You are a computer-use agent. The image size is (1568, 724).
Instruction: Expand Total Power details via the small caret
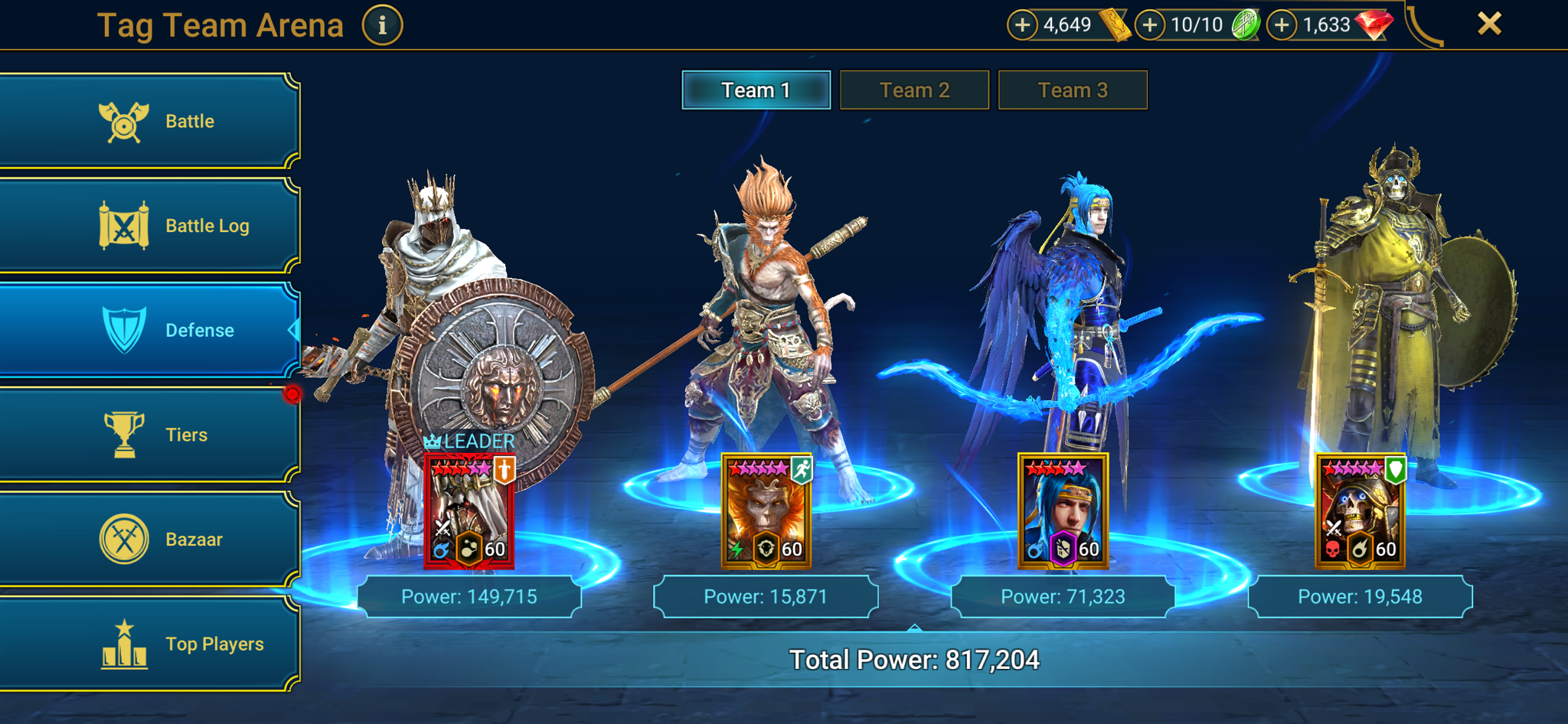tap(914, 628)
